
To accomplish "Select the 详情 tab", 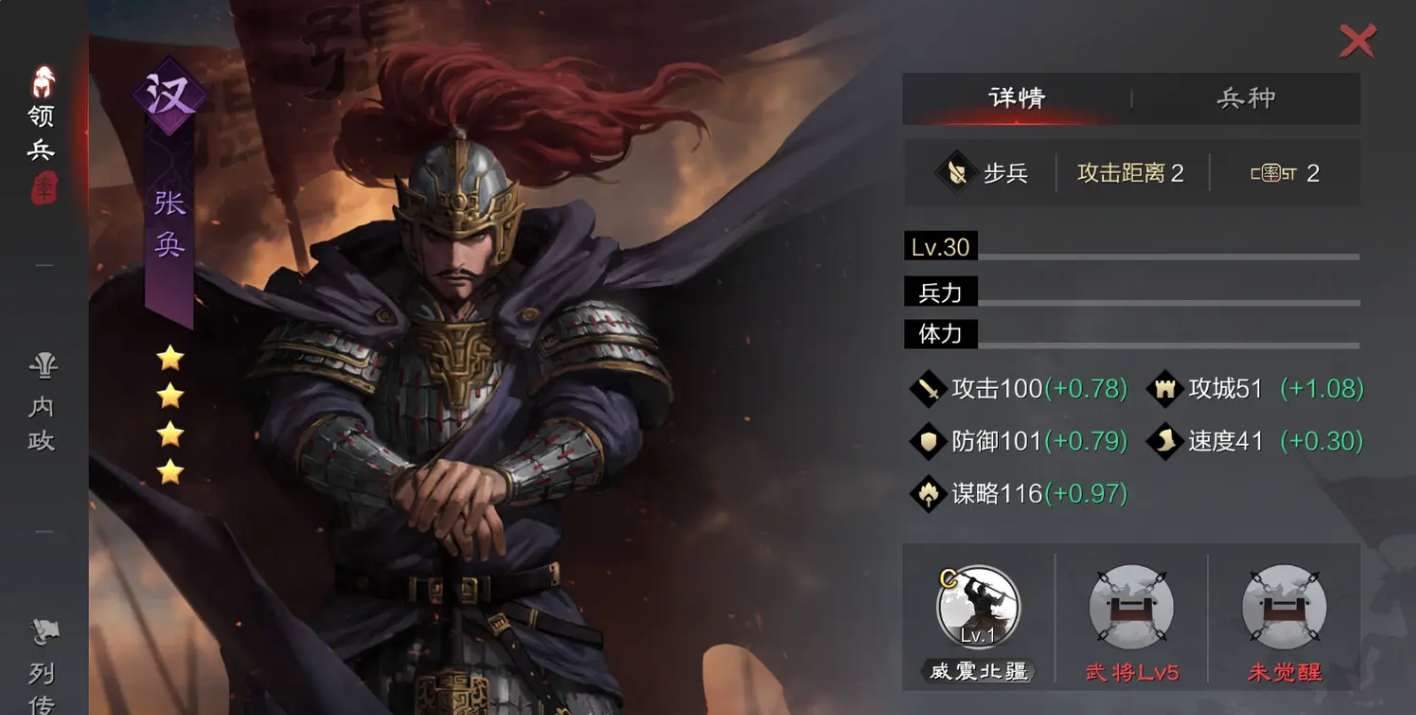I will coord(1016,98).
